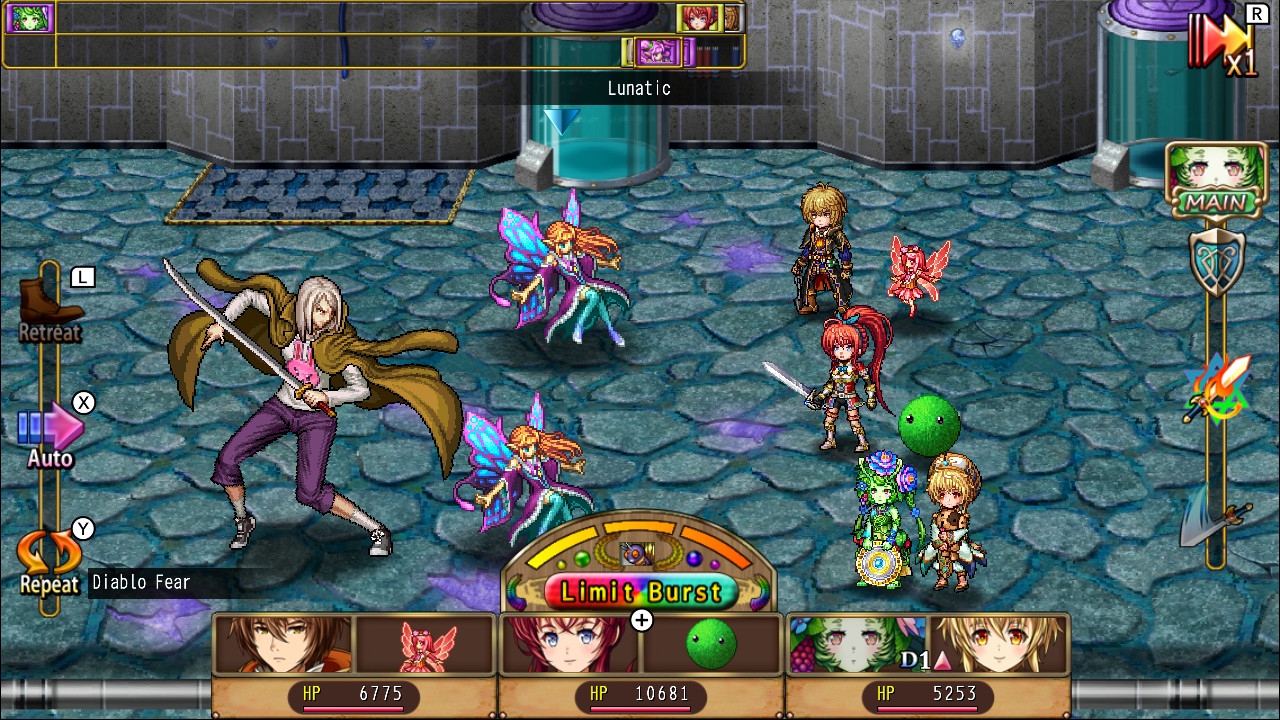
Task: Select the red-haired swordswoman portrait
Action: pyautogui.click(x=570, y=644)
